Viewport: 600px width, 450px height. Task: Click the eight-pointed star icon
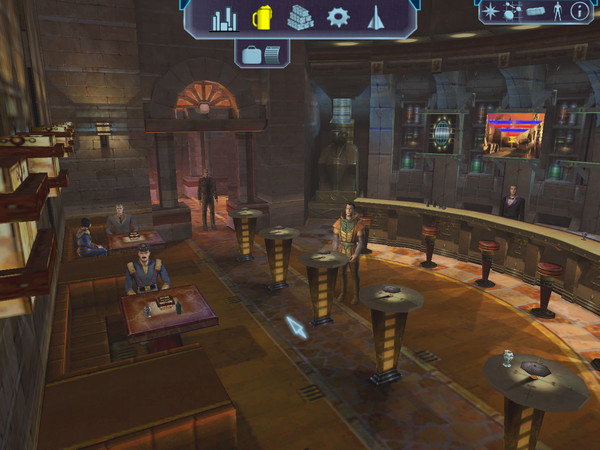tap(490, 11)
